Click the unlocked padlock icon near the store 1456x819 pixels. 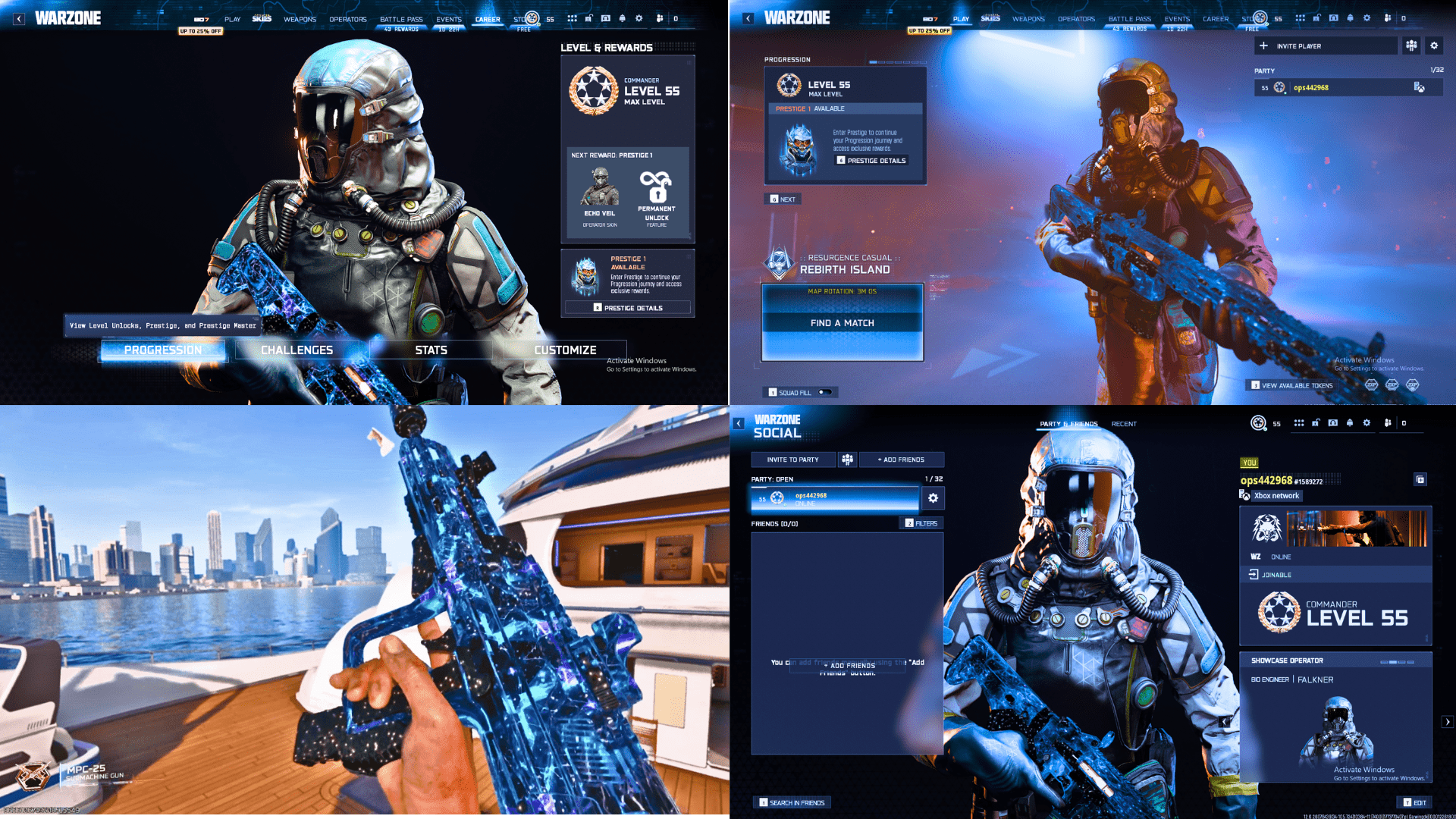click(x=588, y=18)
